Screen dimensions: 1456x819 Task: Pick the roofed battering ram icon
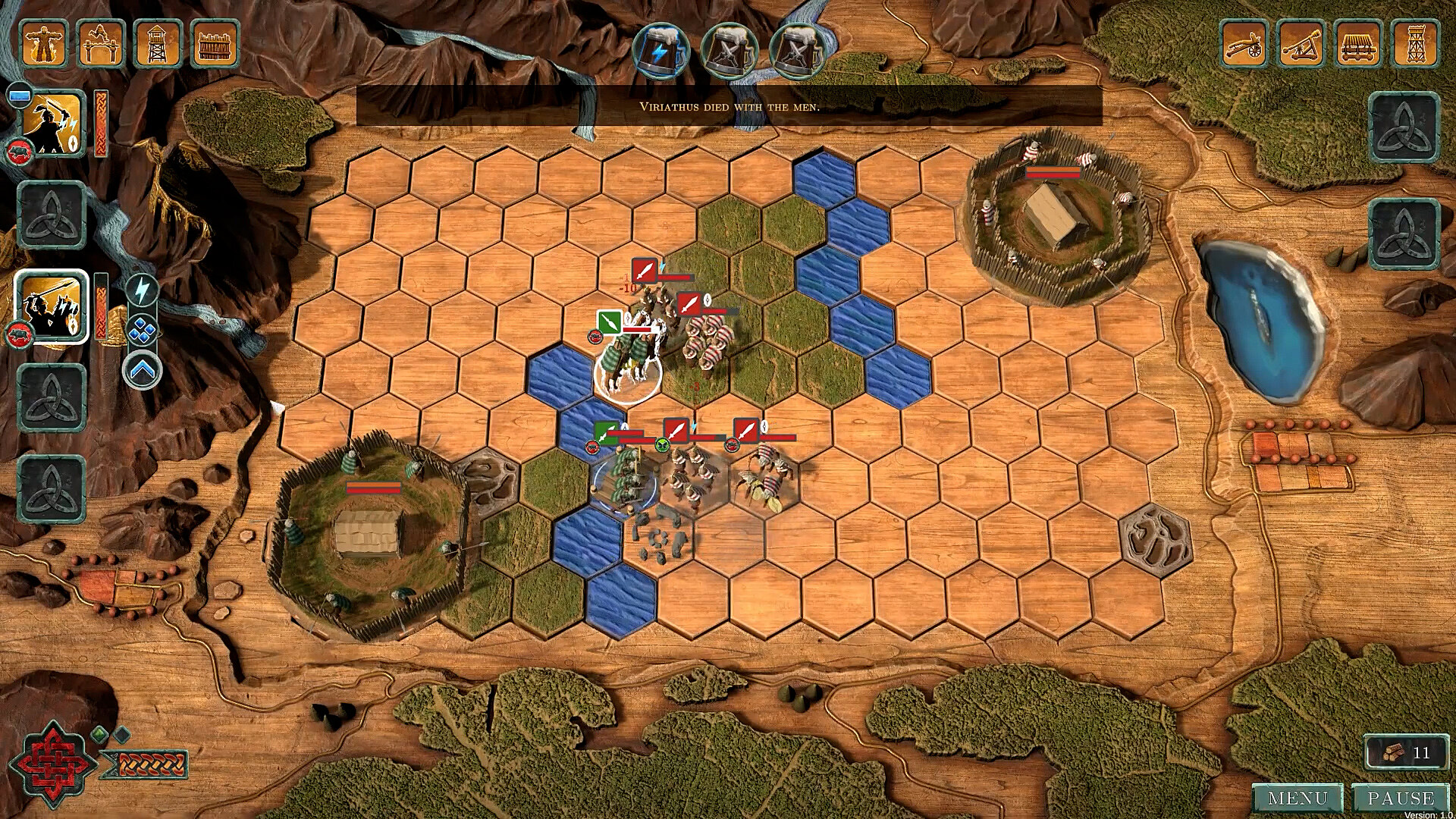(x=1359, y=45)
